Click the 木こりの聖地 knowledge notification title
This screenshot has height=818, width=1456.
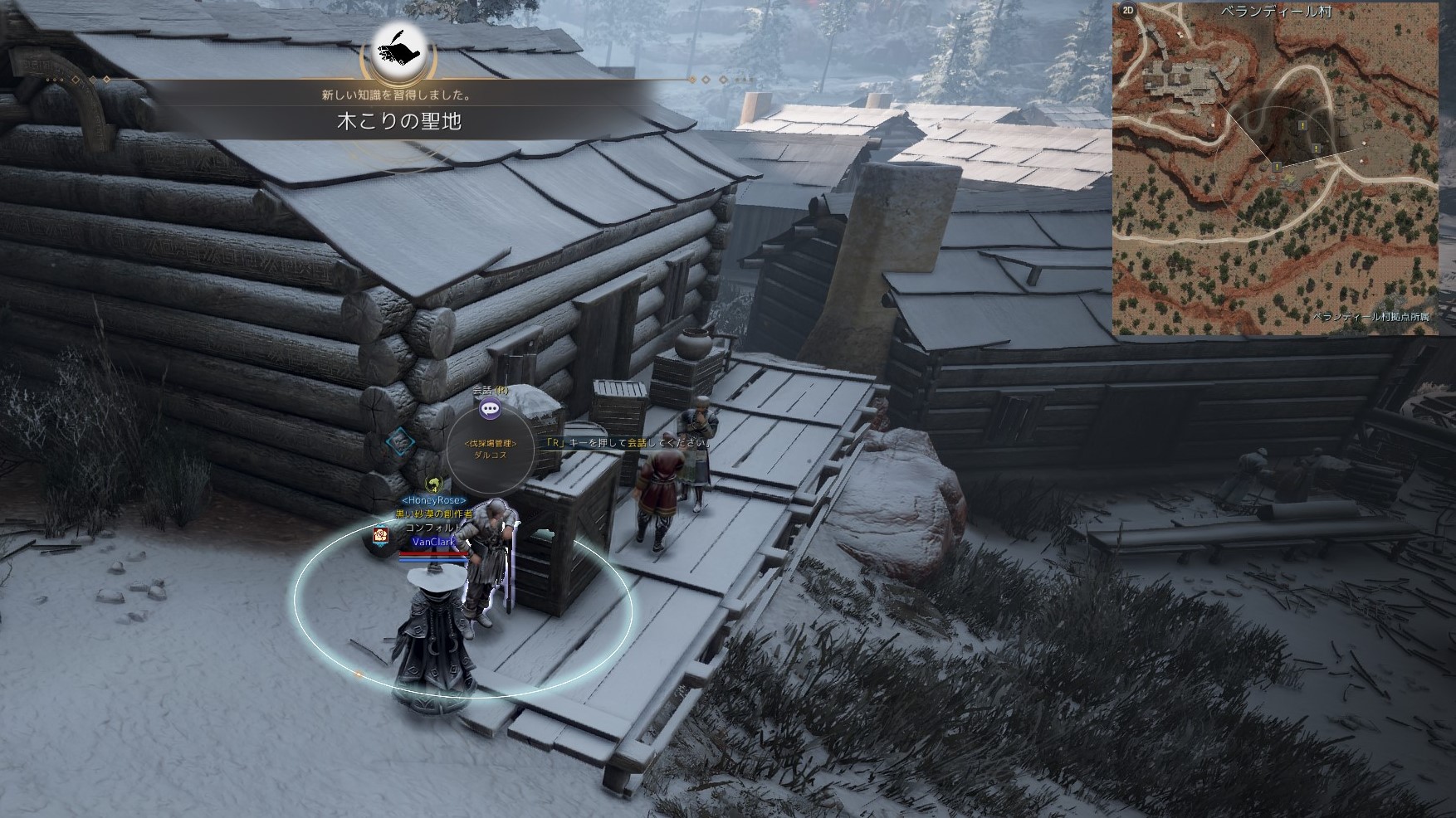click(x=398, y=122)
